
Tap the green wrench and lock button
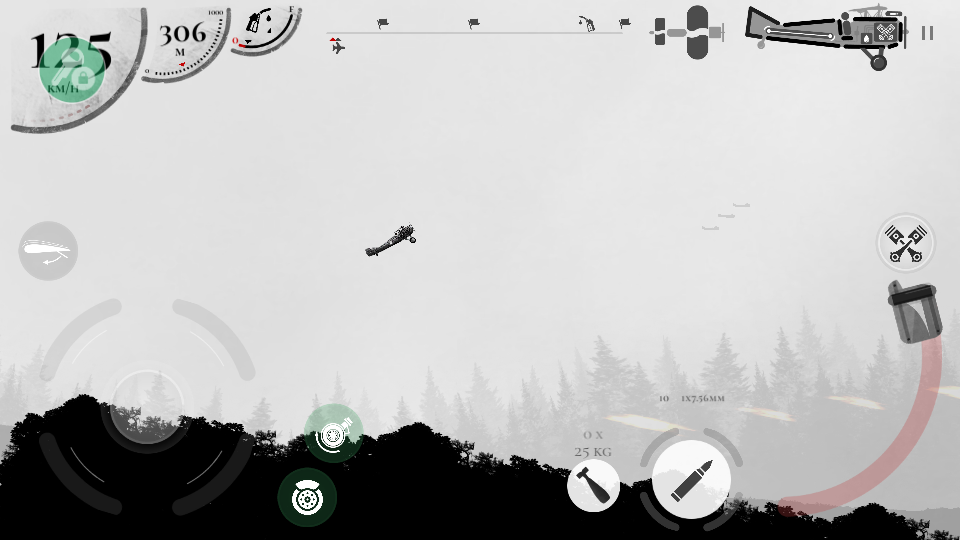point(72,71)
